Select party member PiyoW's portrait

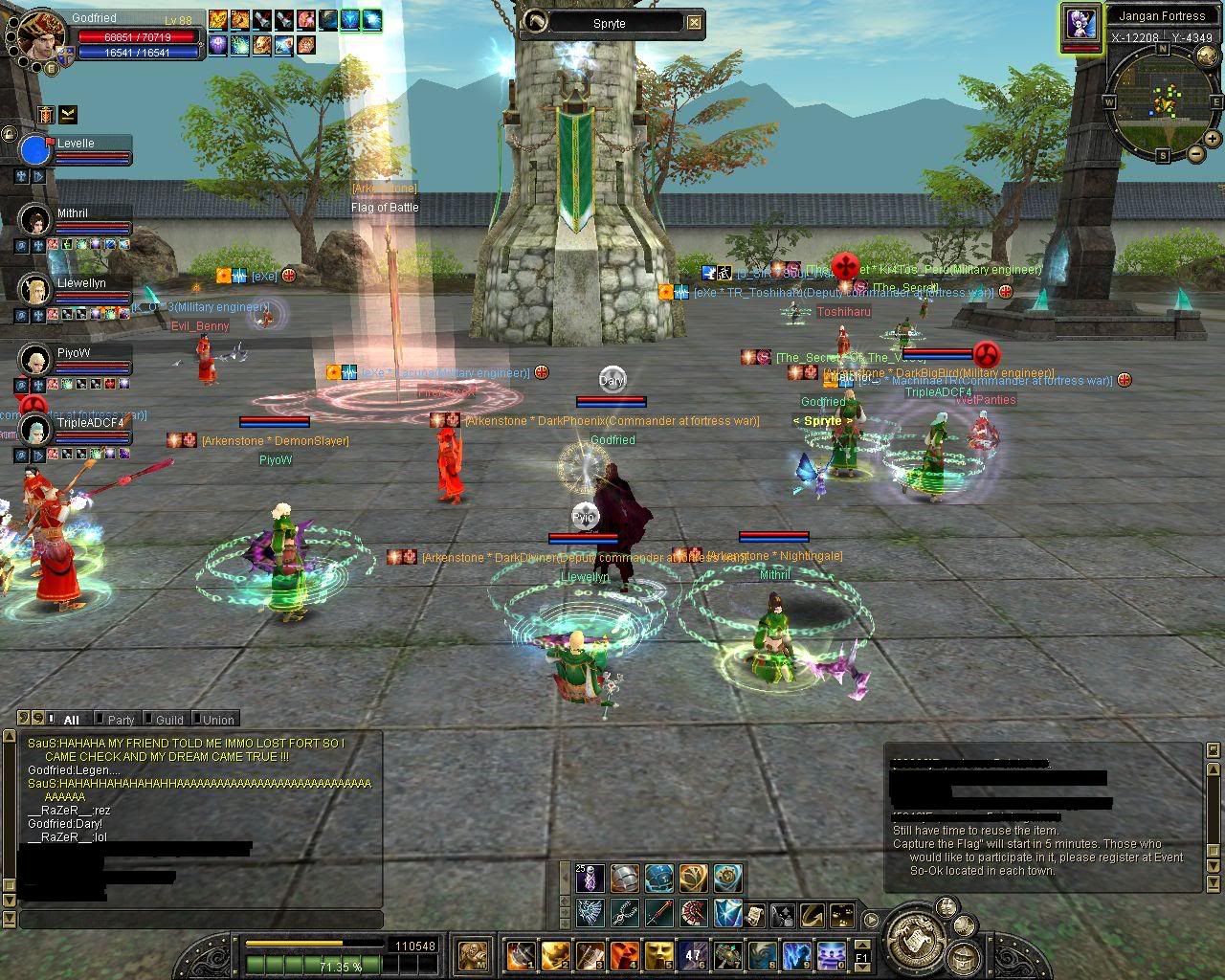click(x=35, y=360)
